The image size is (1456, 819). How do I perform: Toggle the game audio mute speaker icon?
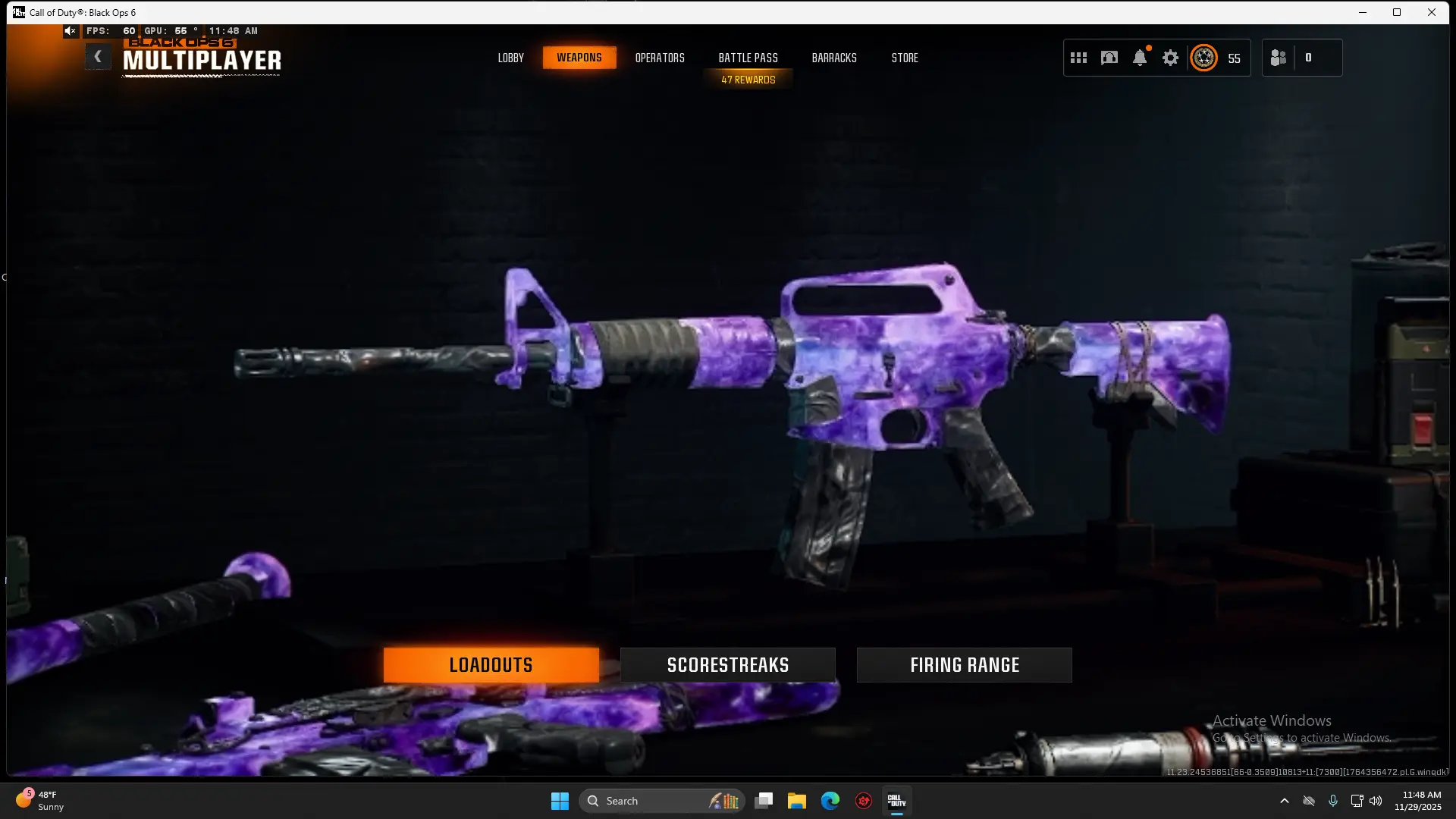pyautogui.click(x=70, y=30)
